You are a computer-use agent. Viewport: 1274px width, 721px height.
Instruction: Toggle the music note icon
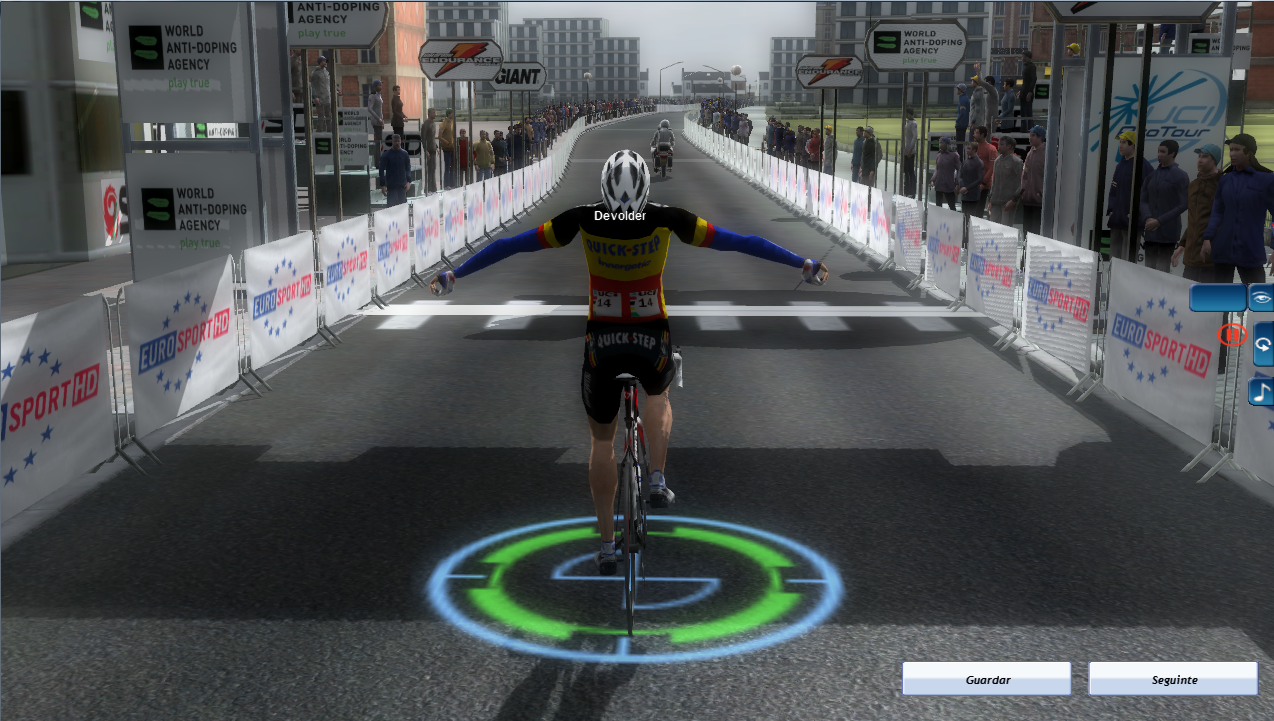(x=1263, y=391)
